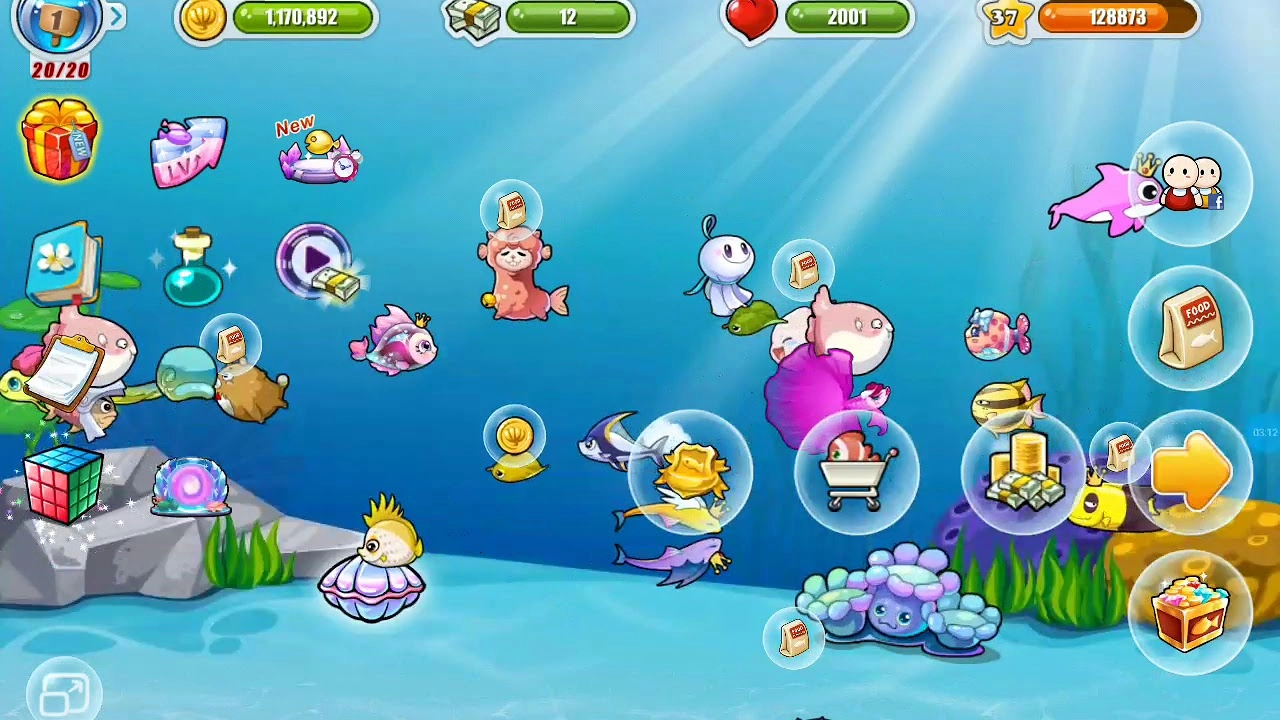Expand the arrow beside the trophy badge

point(117,16)
